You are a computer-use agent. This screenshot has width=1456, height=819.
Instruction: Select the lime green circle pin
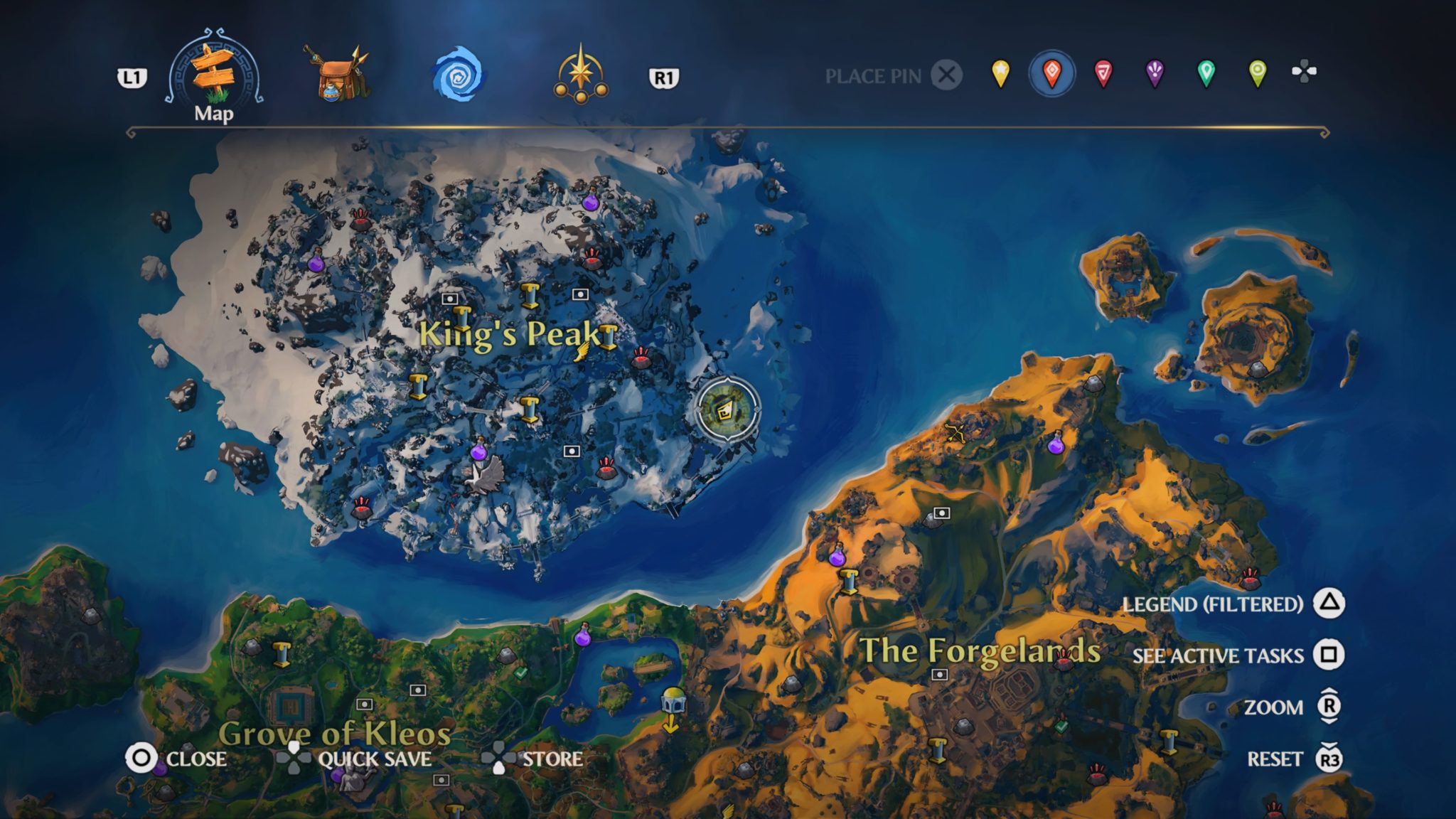(x=1257, y=73)
